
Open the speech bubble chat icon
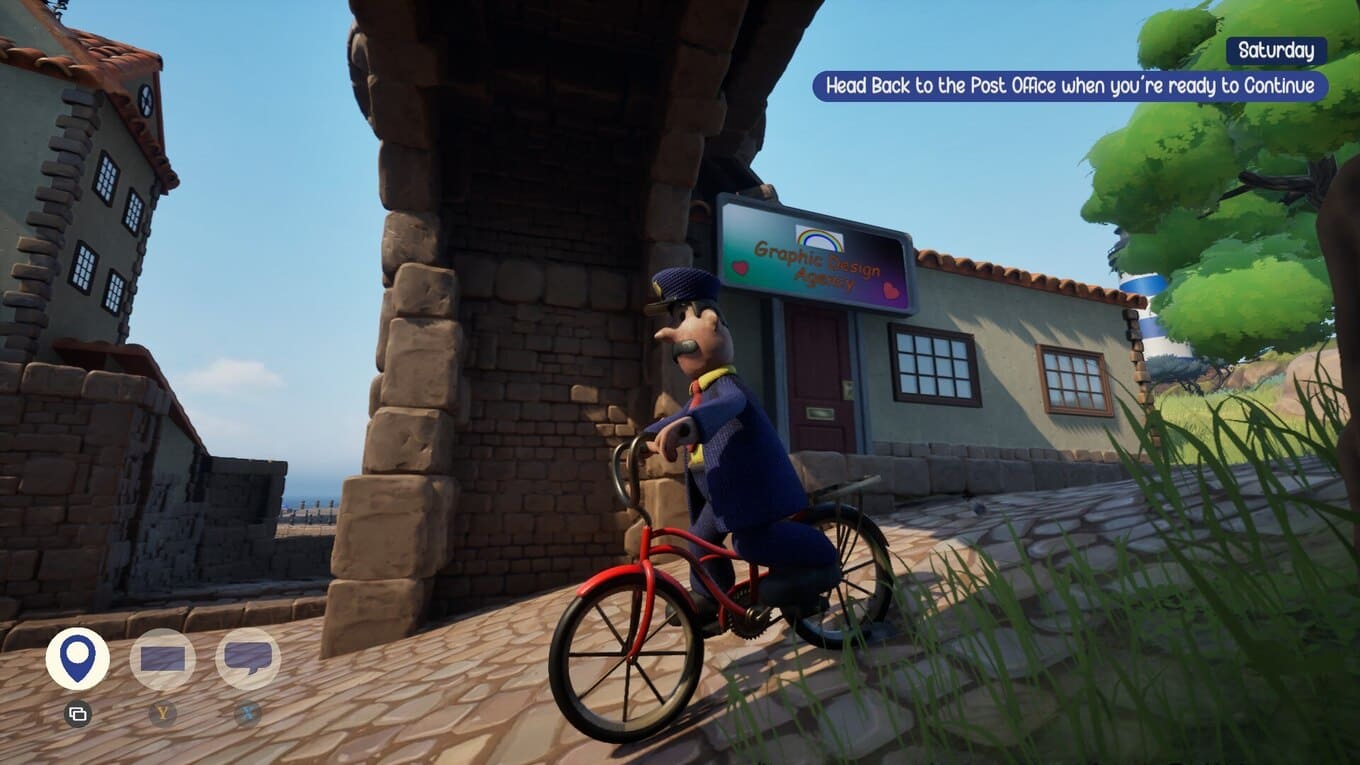pos(248,659)
